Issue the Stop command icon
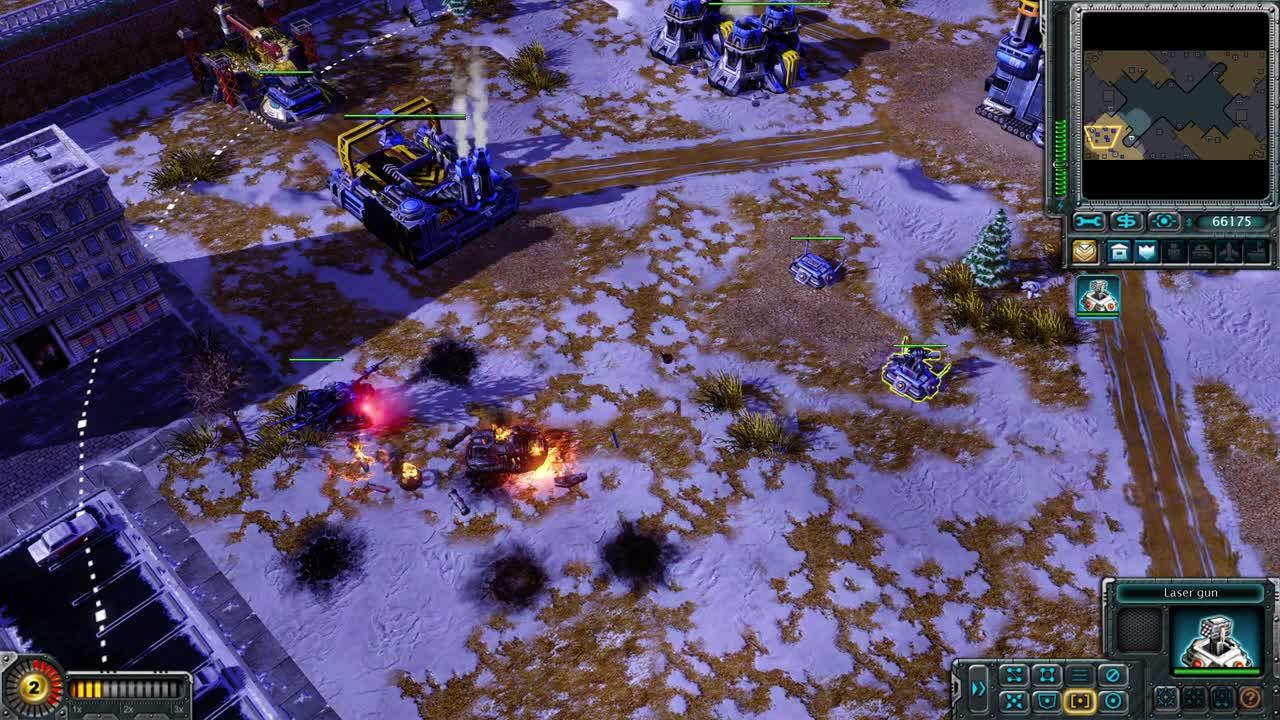The width and height of the screenshot is (1280, 720). tap(1113, 675)
